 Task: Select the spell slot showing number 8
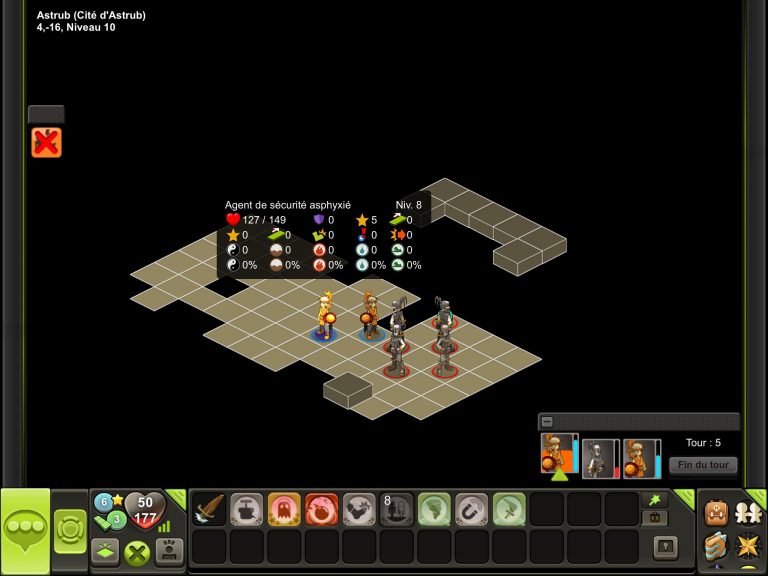(x=397, y=509)
